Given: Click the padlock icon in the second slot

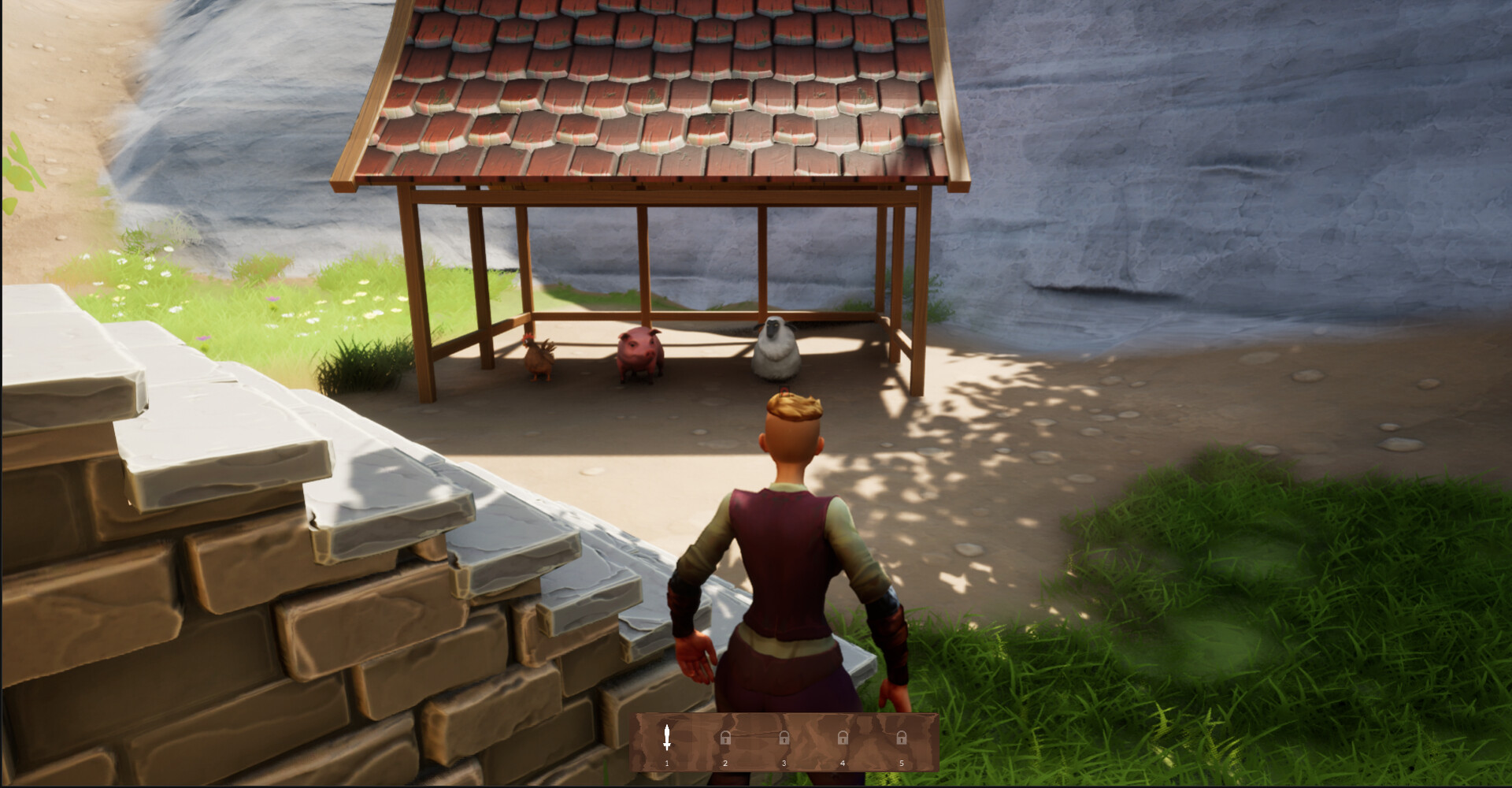Looking at the screenshot, I should pos(724,739).
